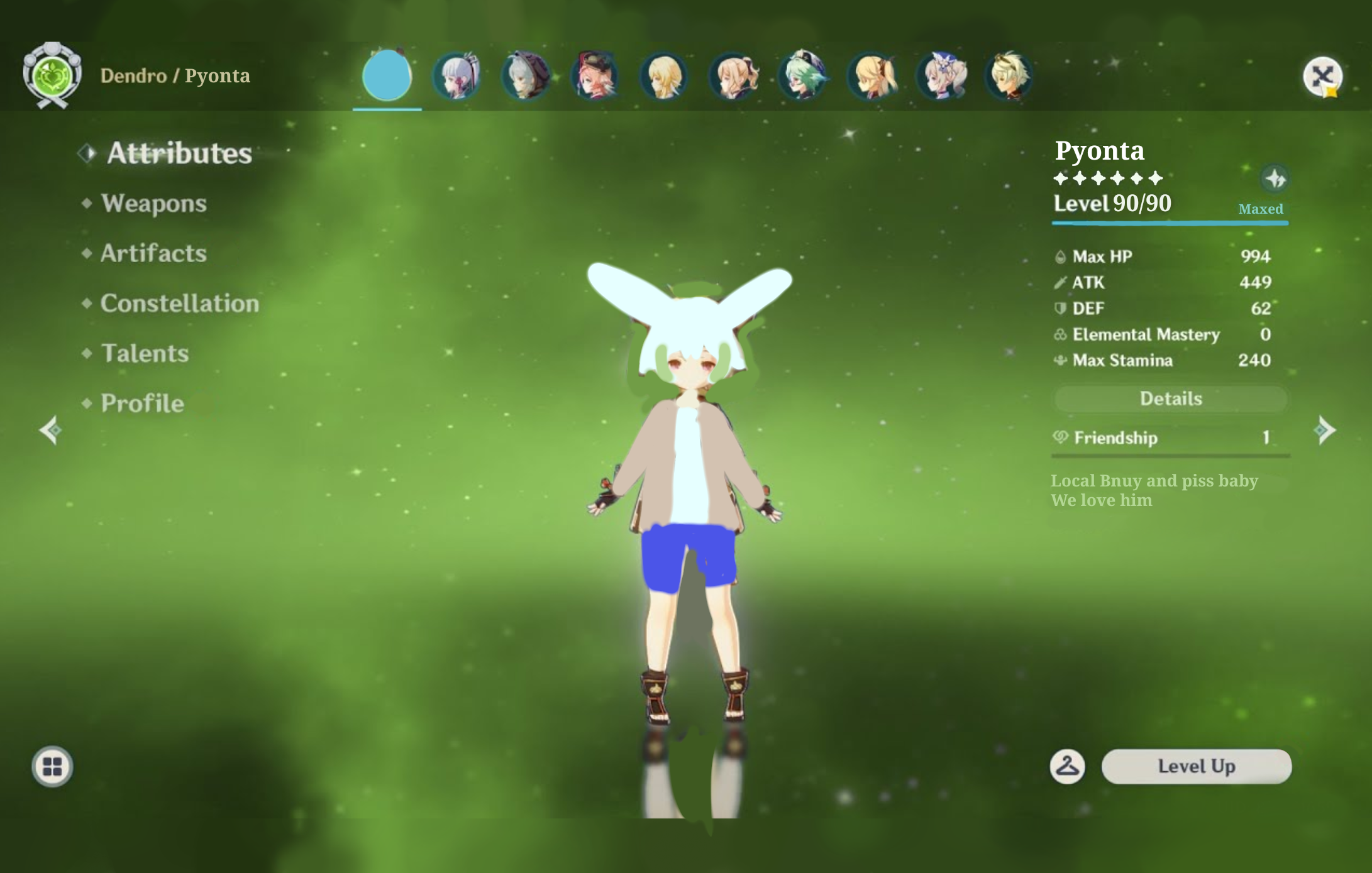Image resolution: width=1372 pixels, height=873 pixels.
Task: Click the Level Up button
Action: 1196,766
